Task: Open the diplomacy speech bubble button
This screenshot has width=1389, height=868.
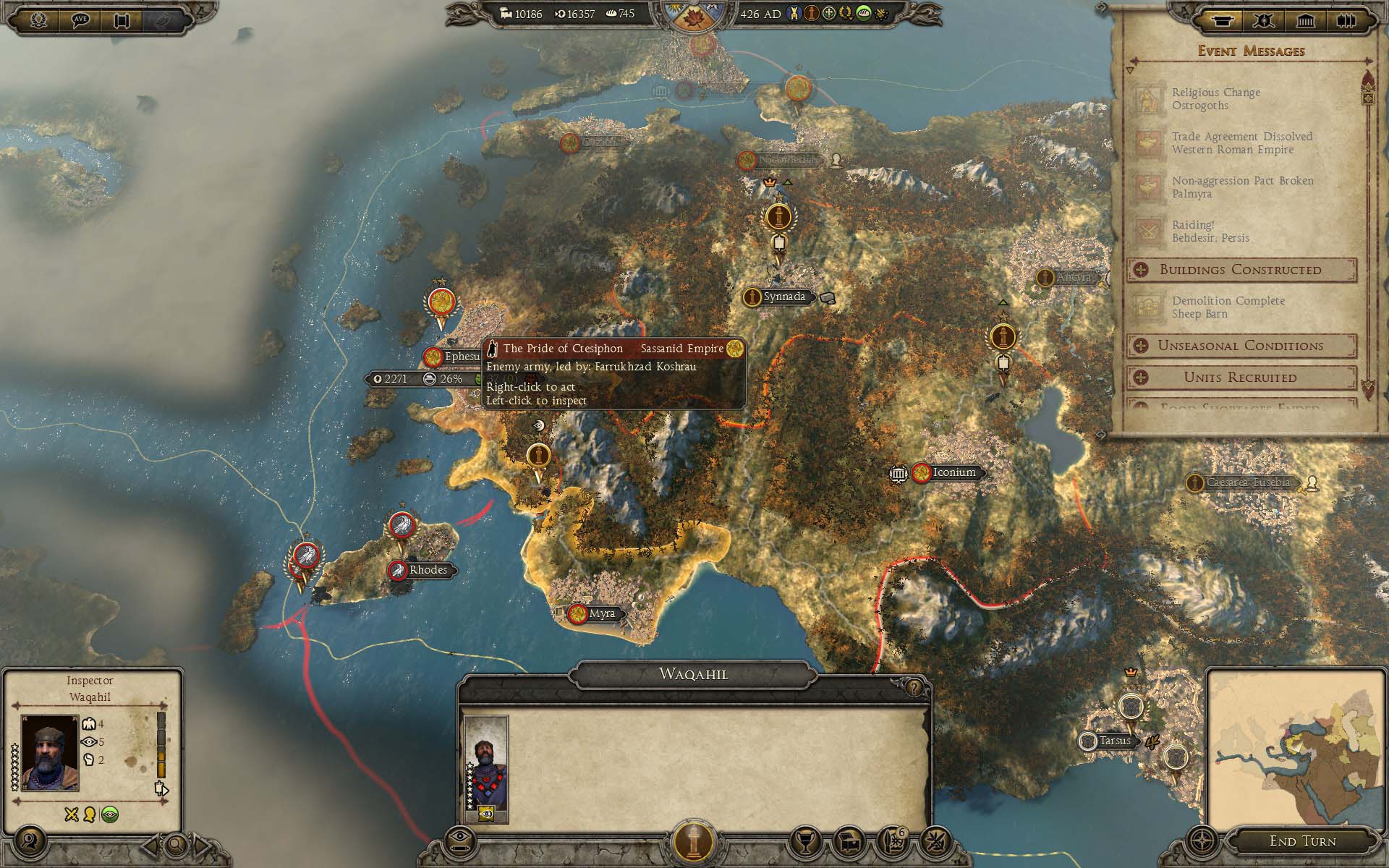Action: tap(80, 20)
